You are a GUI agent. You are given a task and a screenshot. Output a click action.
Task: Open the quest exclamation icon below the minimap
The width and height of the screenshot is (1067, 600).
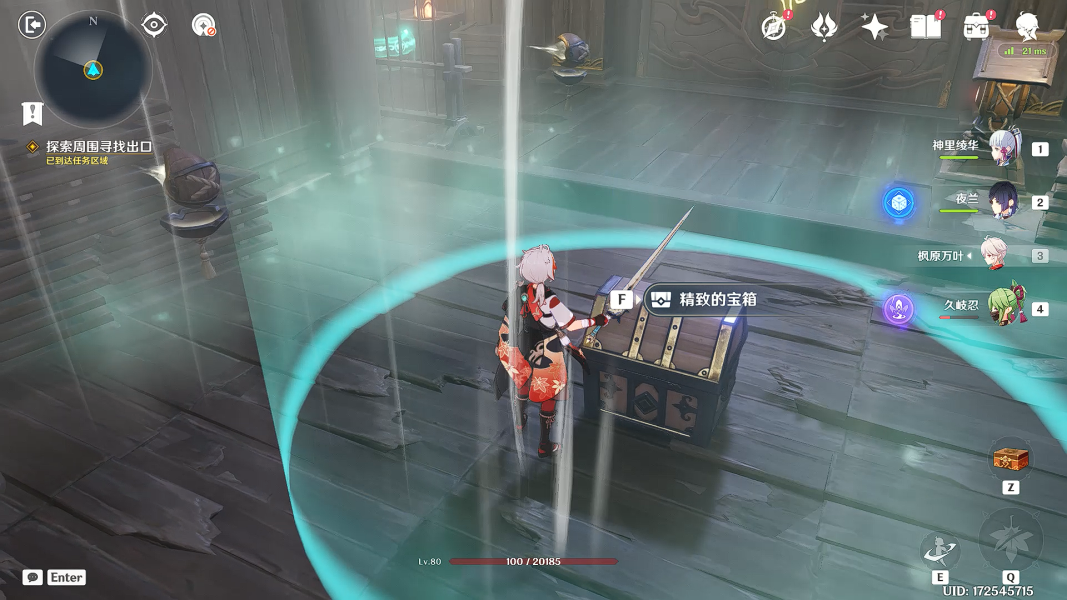(33, 113)
